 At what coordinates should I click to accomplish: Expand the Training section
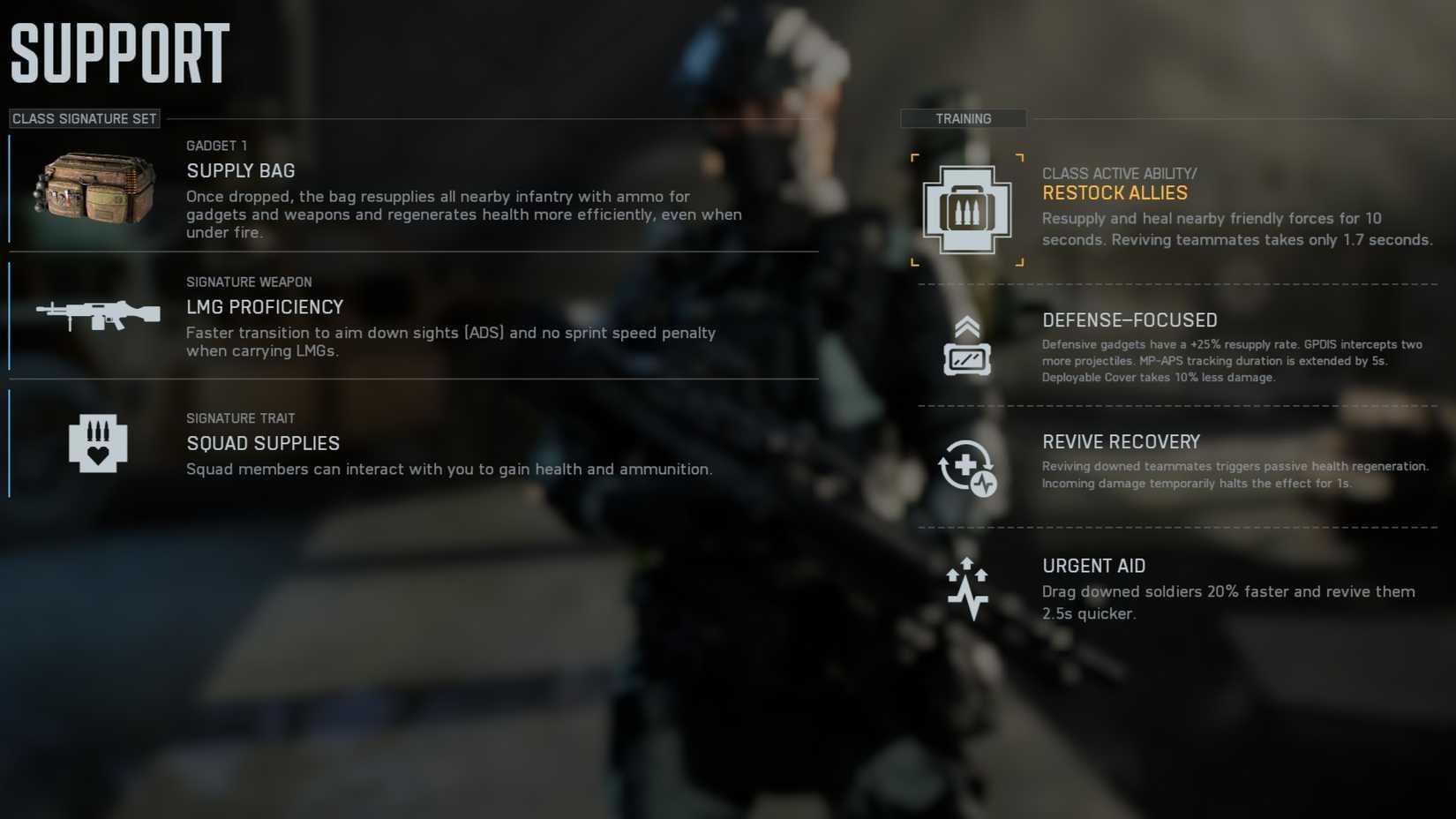(x=963, y=118)
